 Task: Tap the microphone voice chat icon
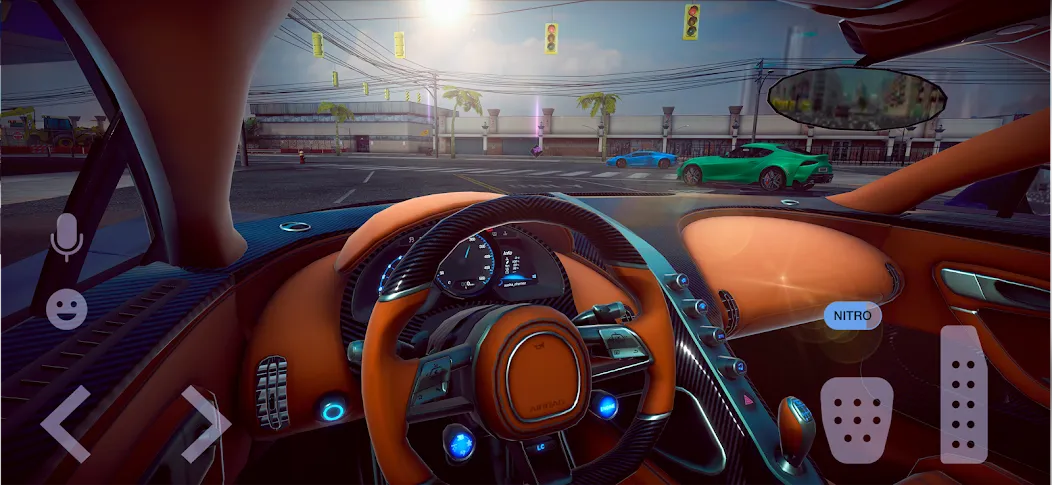66,237
